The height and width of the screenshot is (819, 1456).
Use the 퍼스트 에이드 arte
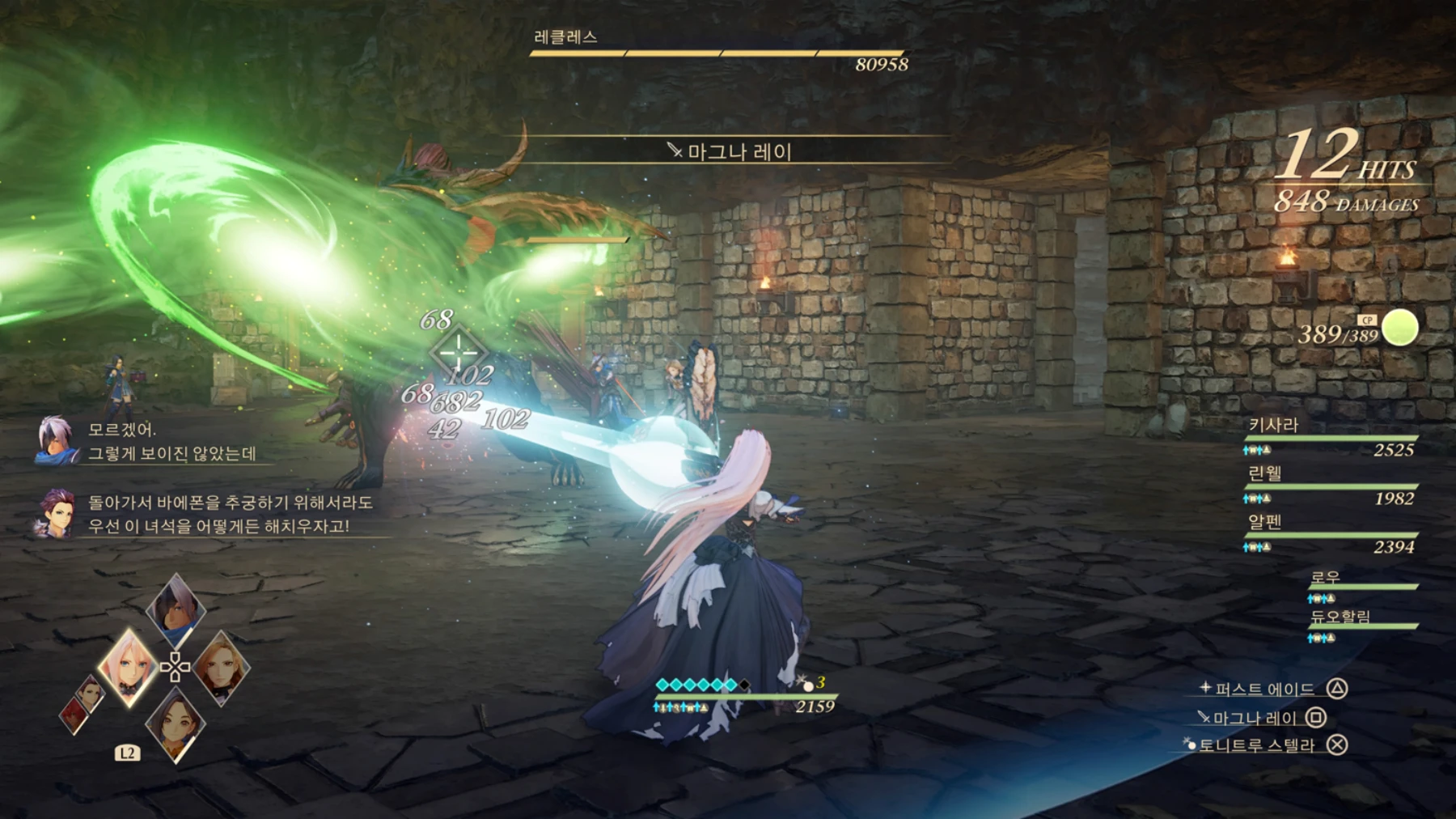point(1264,690)
